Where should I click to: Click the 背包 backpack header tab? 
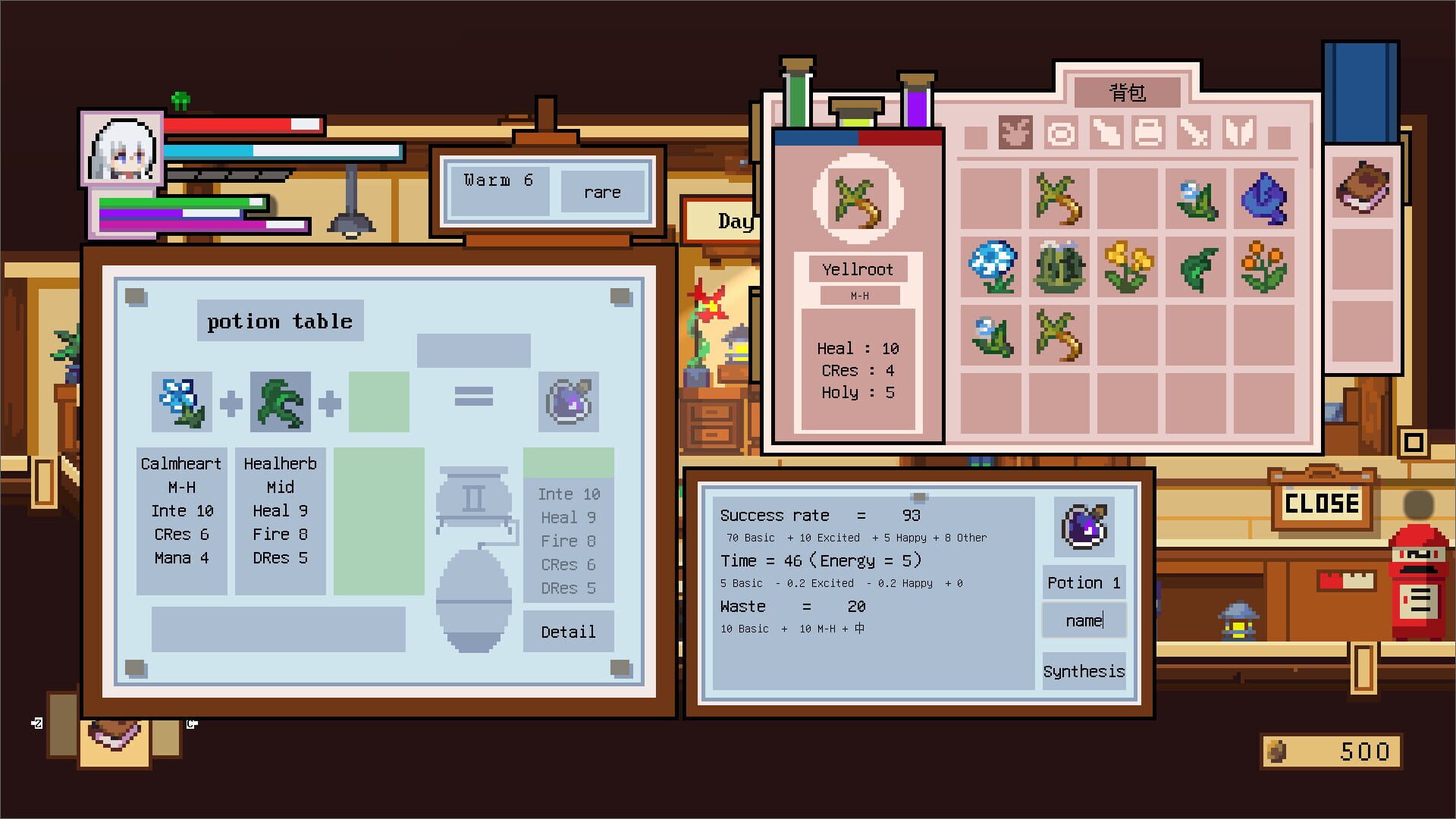click(x=1127, y=91)
